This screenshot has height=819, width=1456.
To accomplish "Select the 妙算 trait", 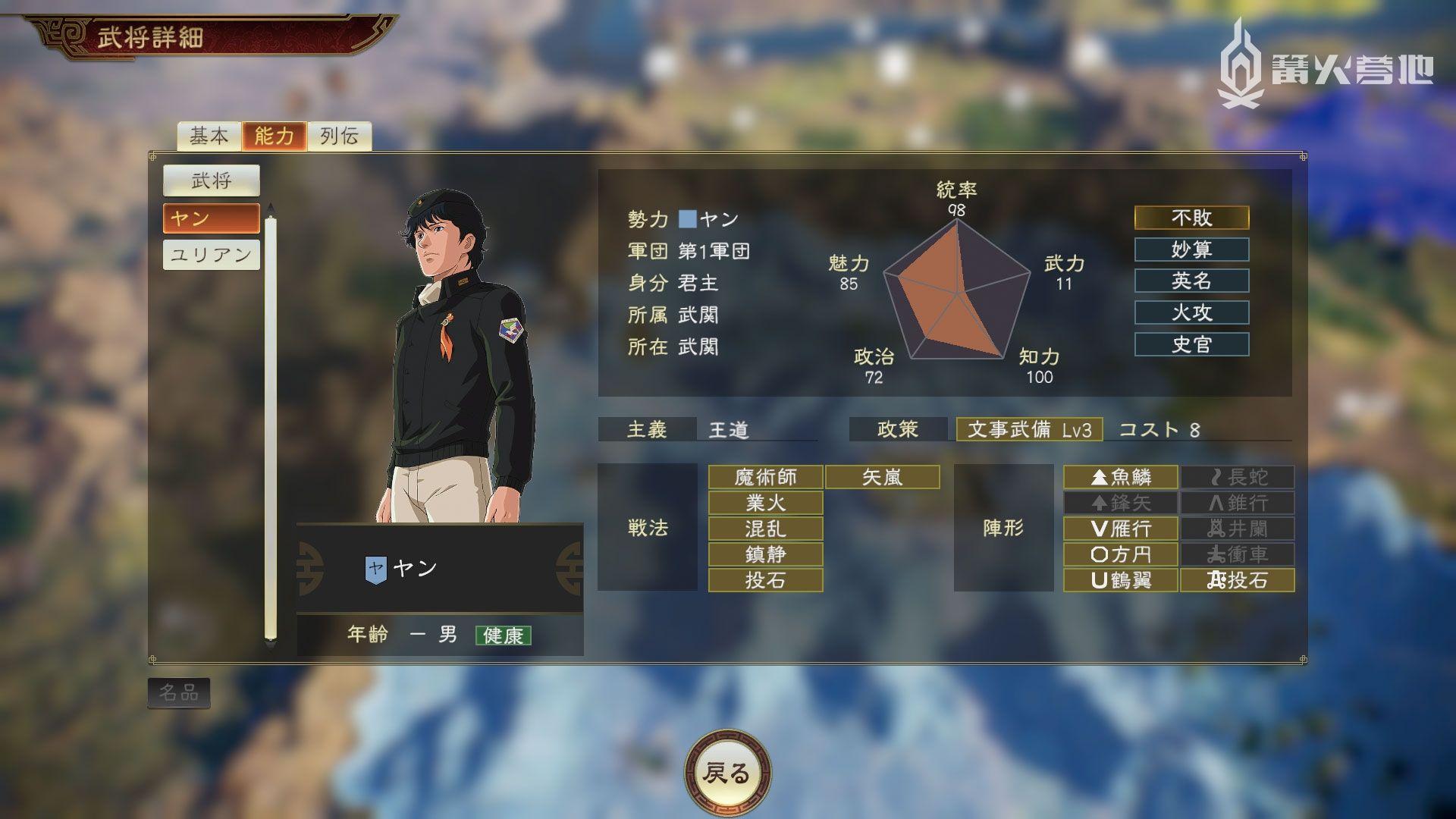I will 1191,249.
